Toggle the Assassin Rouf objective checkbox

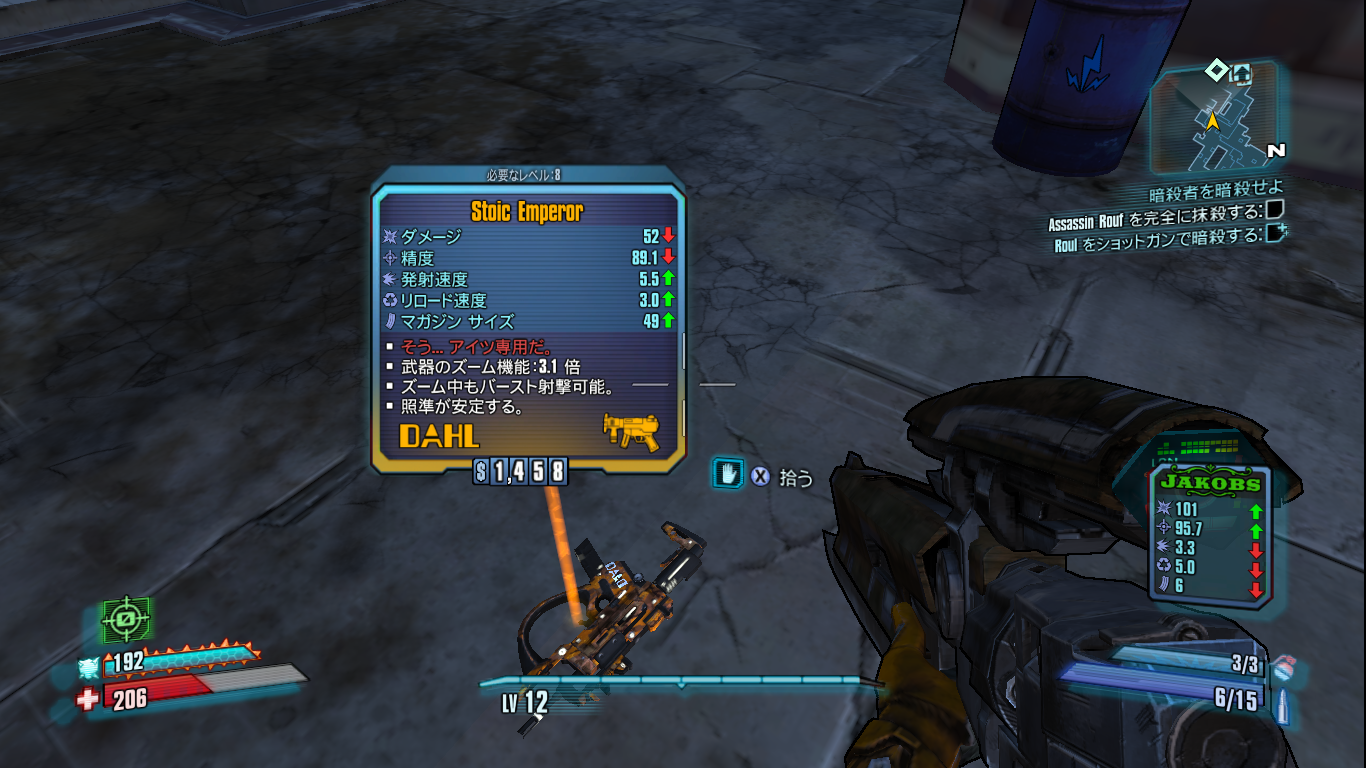(x=1274, y=210)
